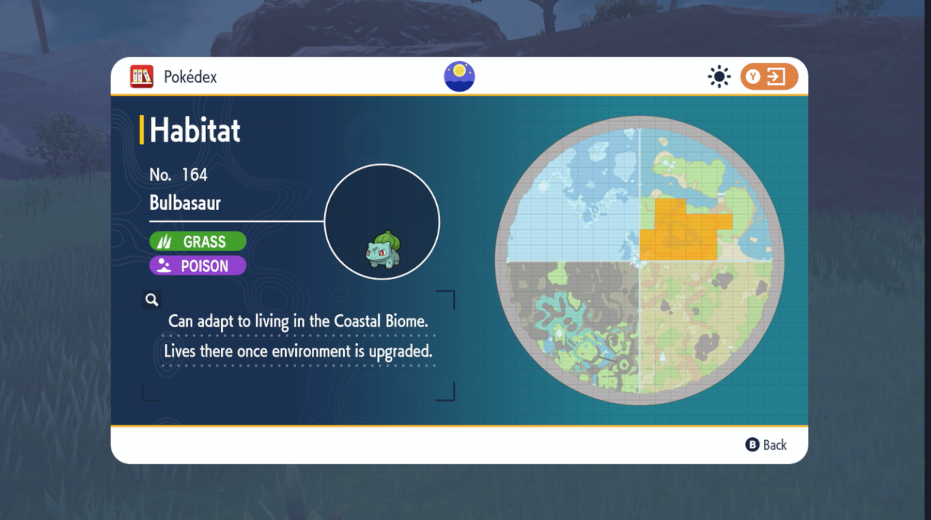Select the Grass type badge
Viewport: 931px width, 520px height.
click(198, 242)
